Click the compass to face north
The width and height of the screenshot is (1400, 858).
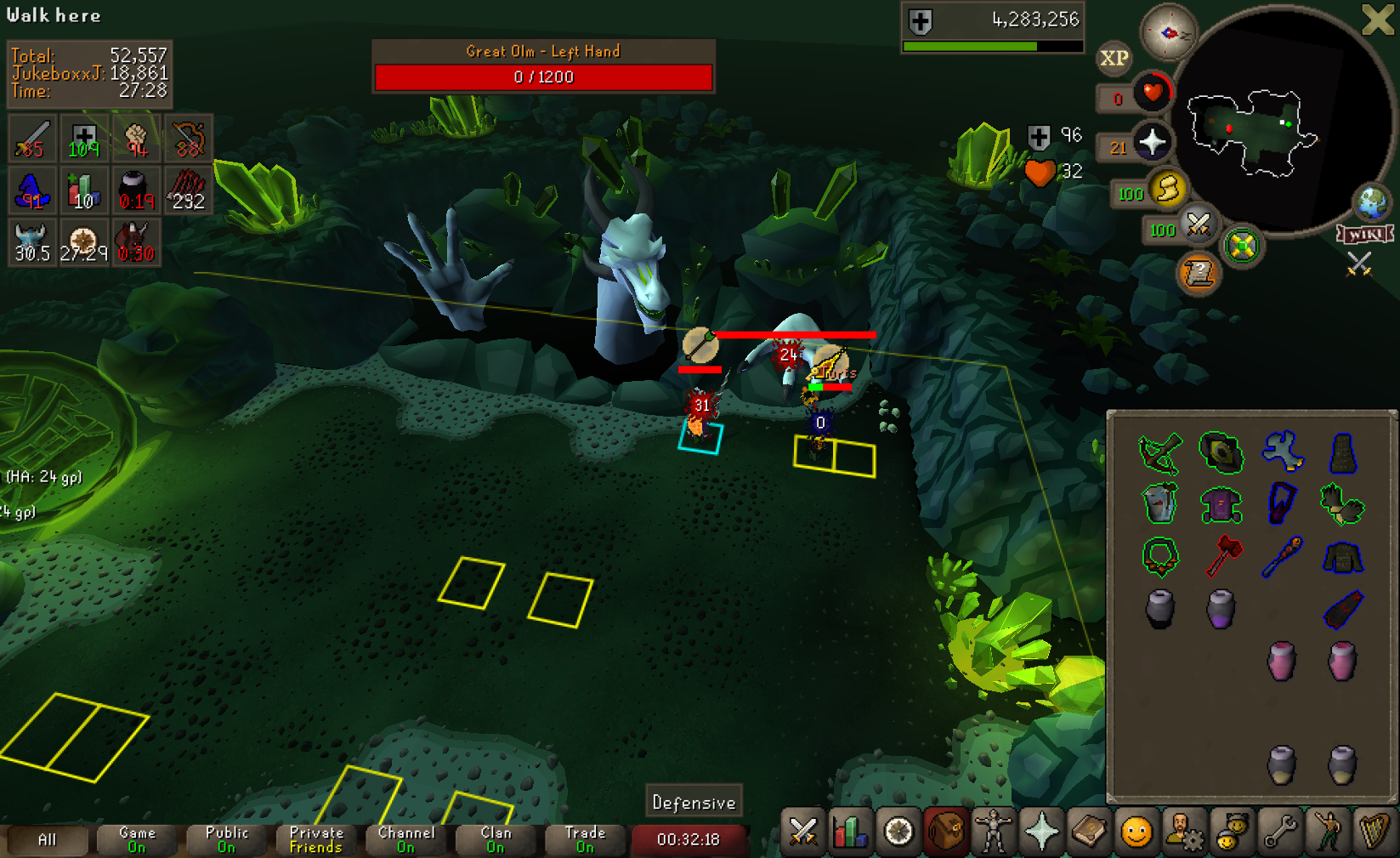(x=1169, y=32)
